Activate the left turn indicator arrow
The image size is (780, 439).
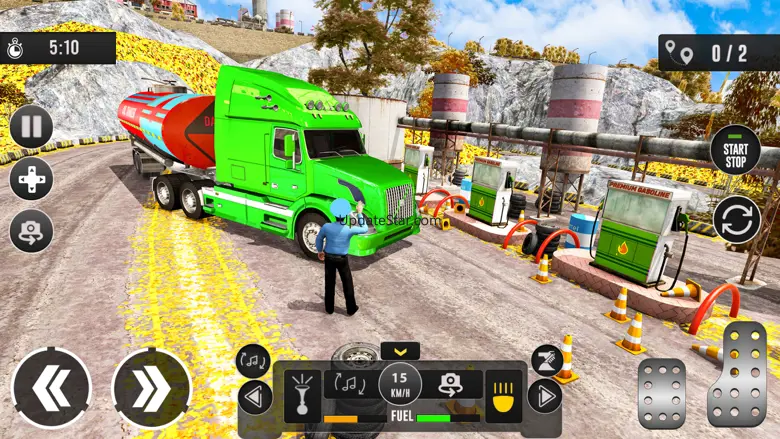click(255, 397)
